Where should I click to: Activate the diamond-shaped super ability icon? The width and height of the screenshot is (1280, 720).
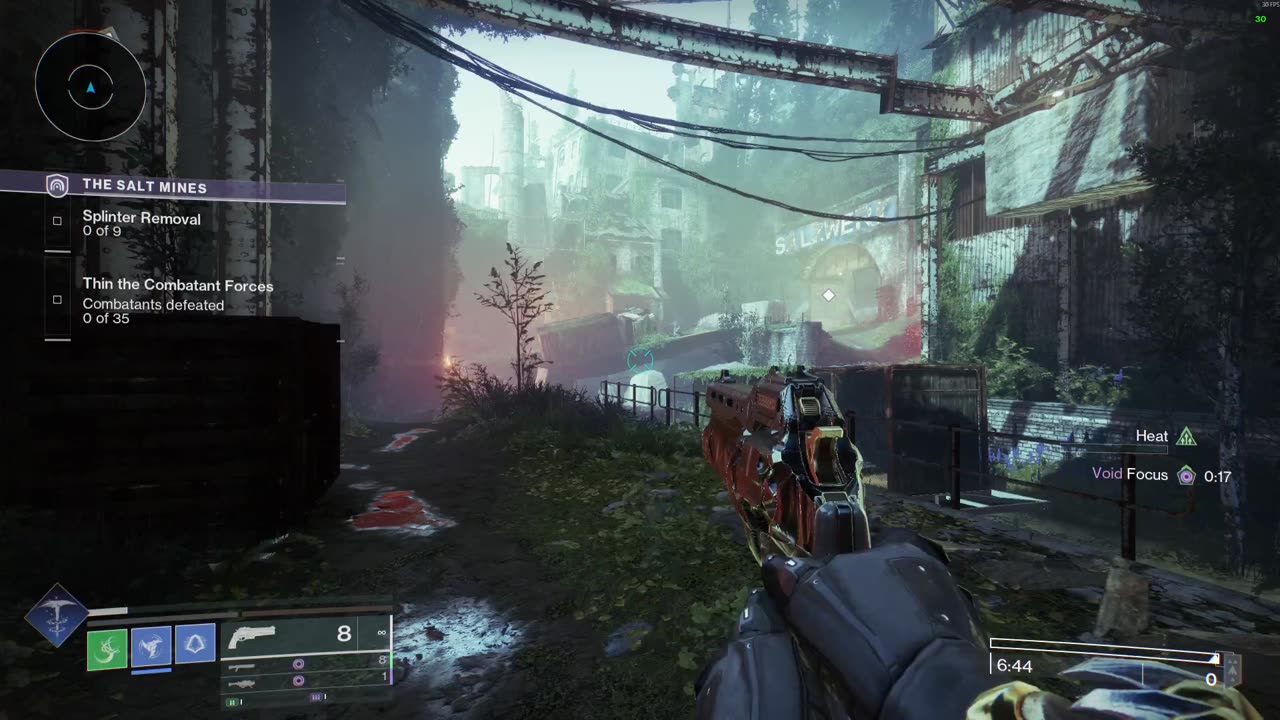point(56,615)
